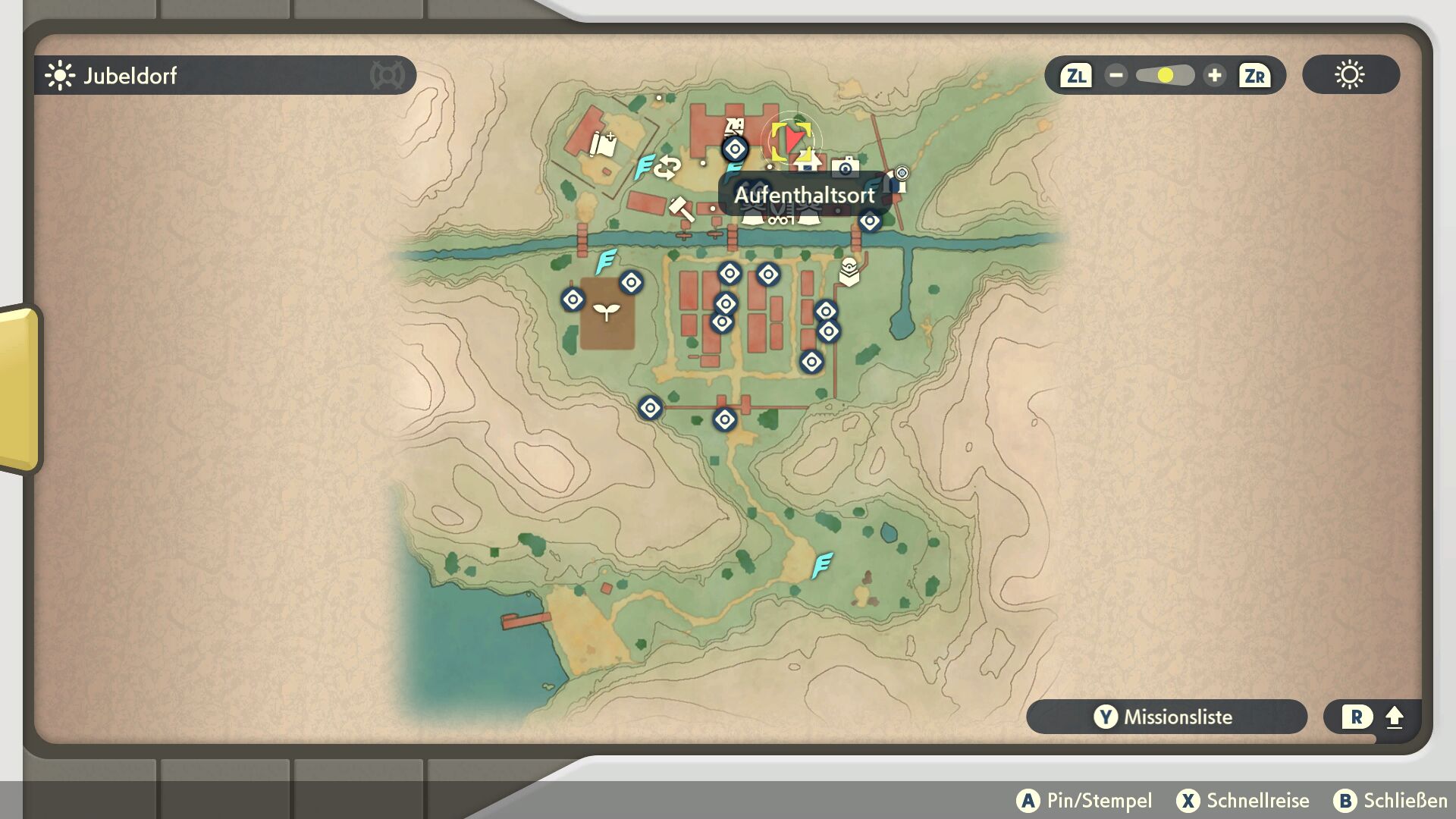Choose the Schnellreise fast travel option
The height and width of the screenshot is (819, 1456).
pyautogui.click(x=1242, y=801)
